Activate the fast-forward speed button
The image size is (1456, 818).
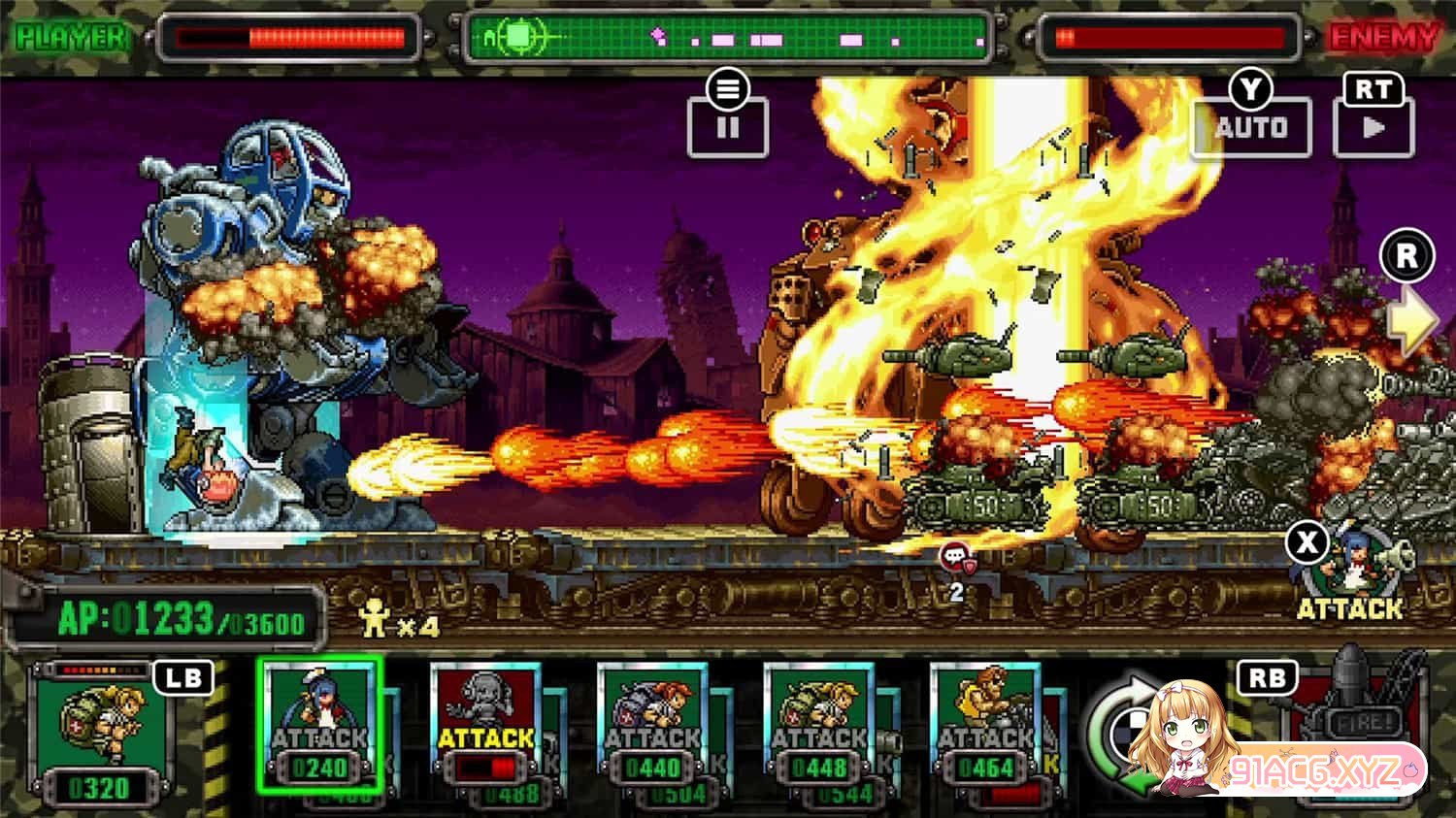click(x=1373, y=126)
